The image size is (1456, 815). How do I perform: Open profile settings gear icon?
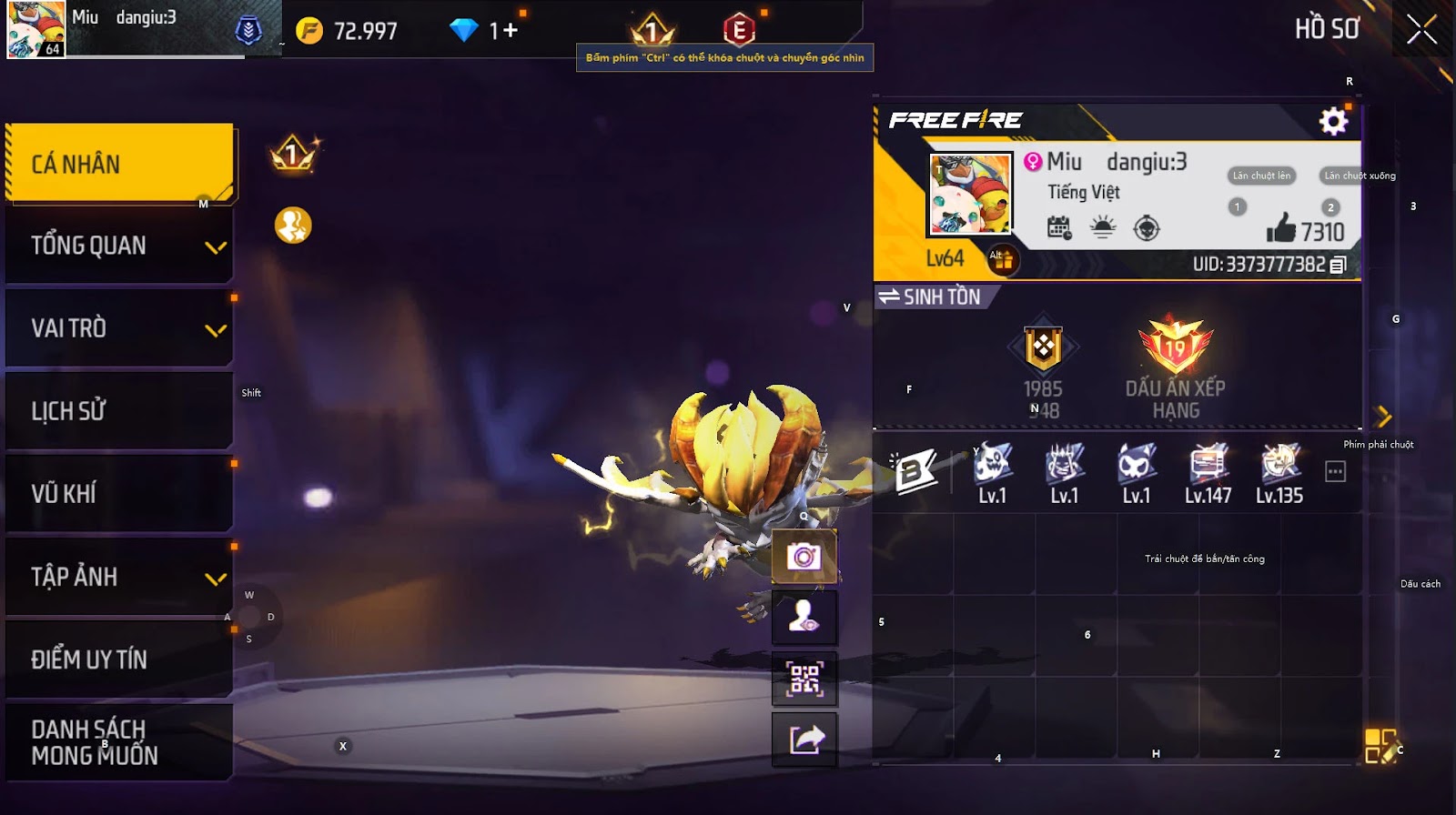[1333, 121]
